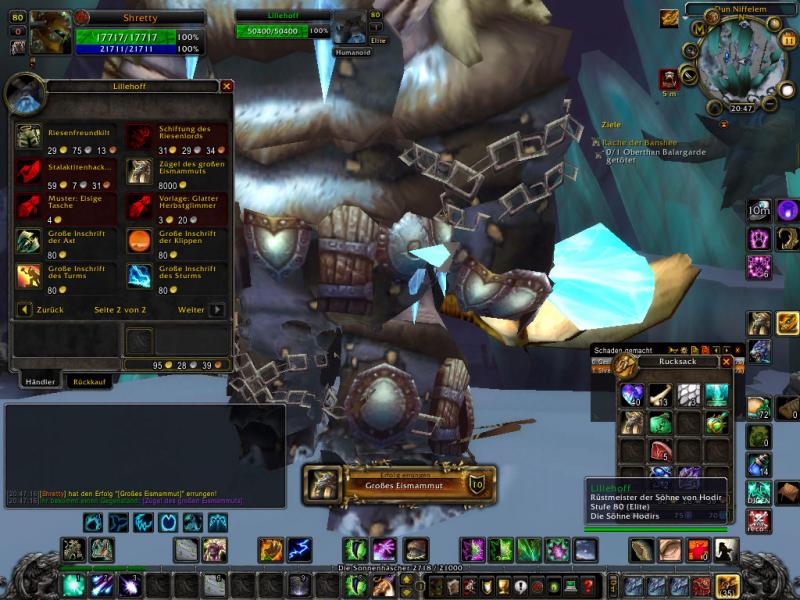Select Lillehoff's target portrait

(349, 31)
